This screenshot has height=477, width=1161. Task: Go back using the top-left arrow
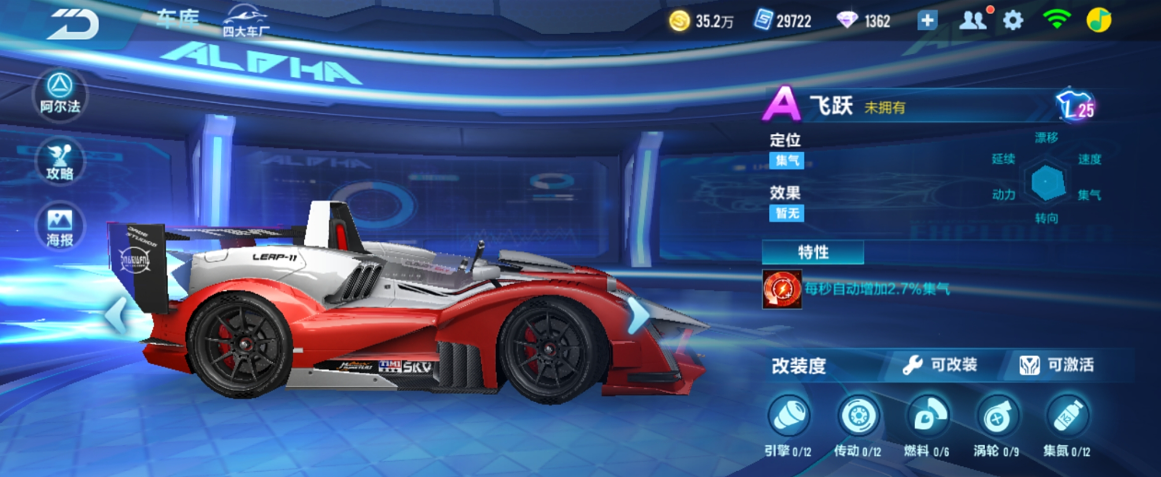tap(72, 22)
